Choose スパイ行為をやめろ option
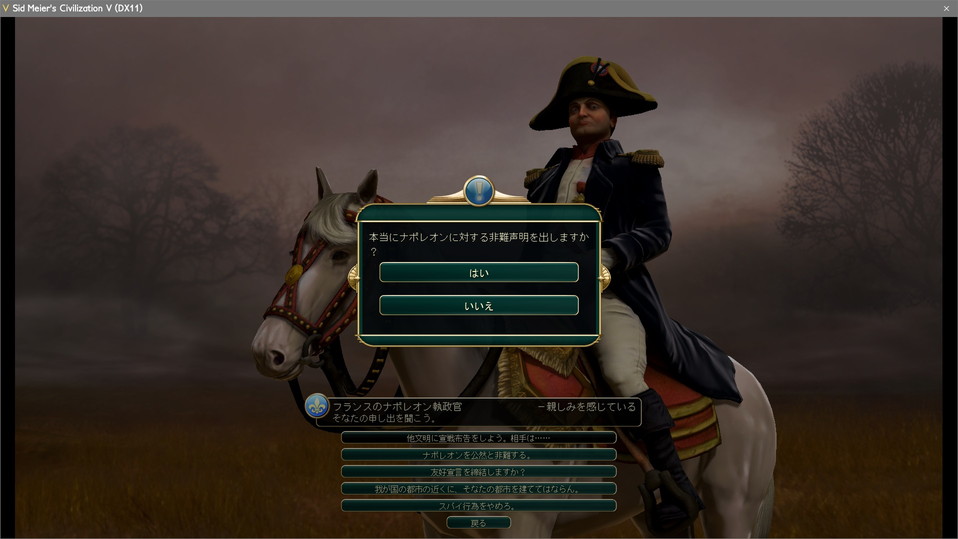958x539 pixels. (x=478, y=506)
